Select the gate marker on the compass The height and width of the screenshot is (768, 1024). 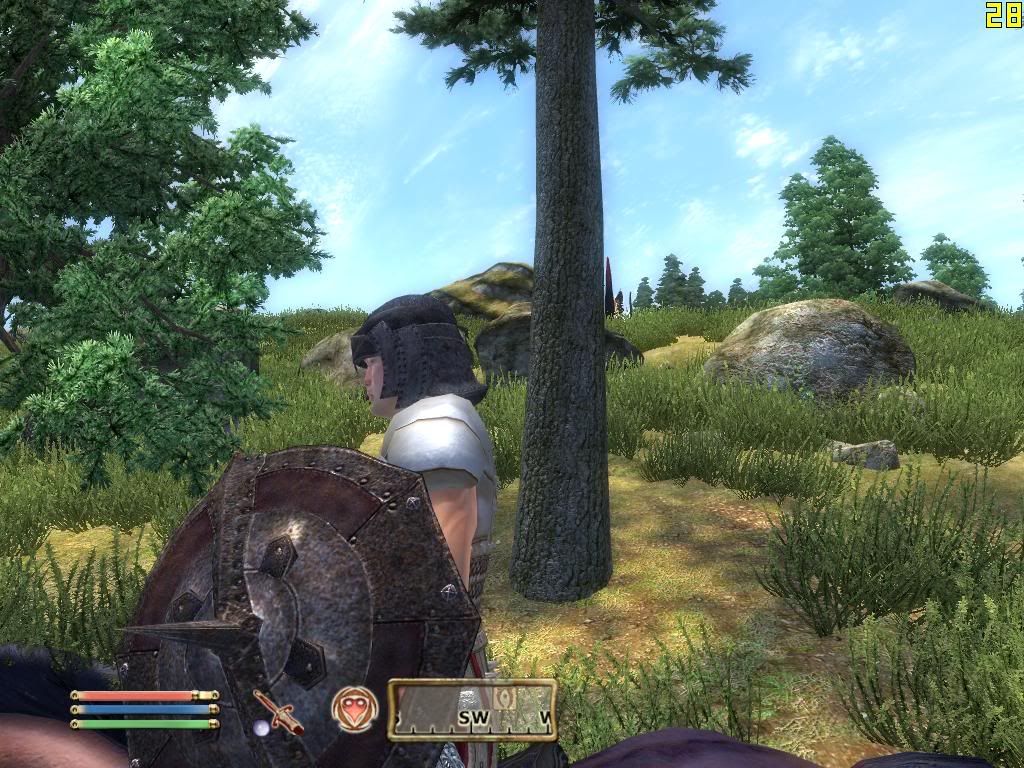point(506,698)
